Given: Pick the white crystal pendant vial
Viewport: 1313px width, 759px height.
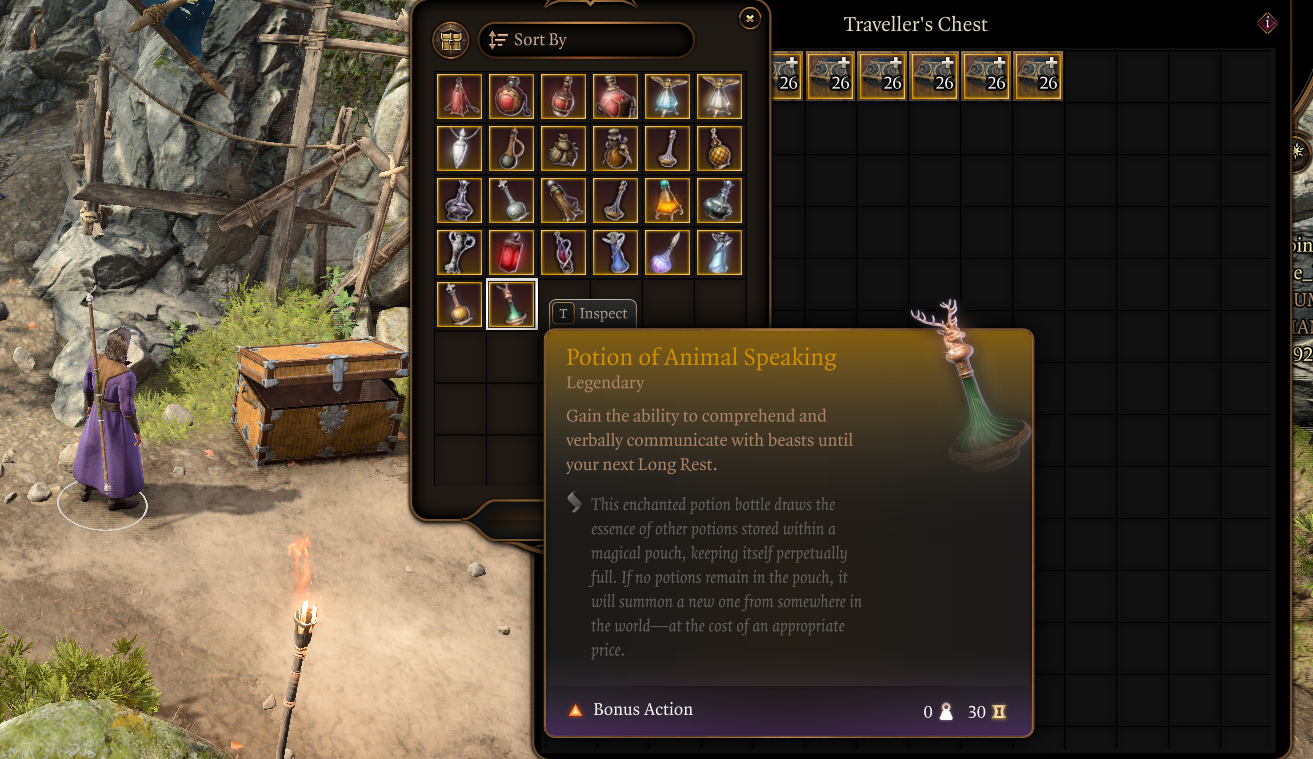Looking at the screenshot, I should (460, 148).
